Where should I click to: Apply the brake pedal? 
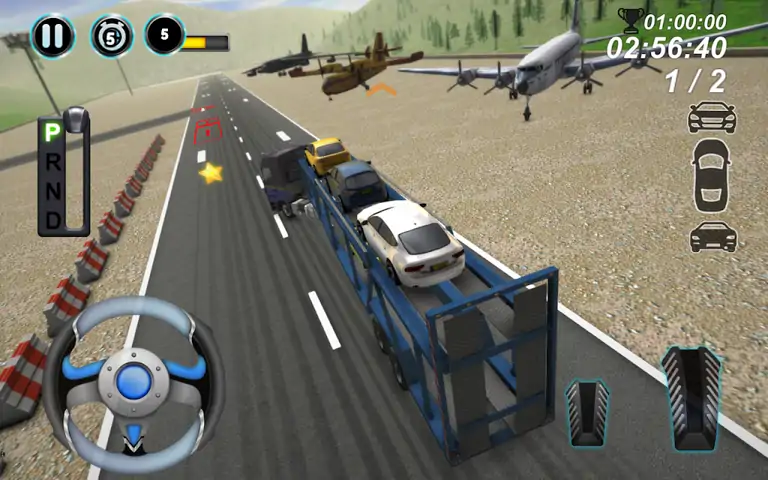[x=588, y=411]
